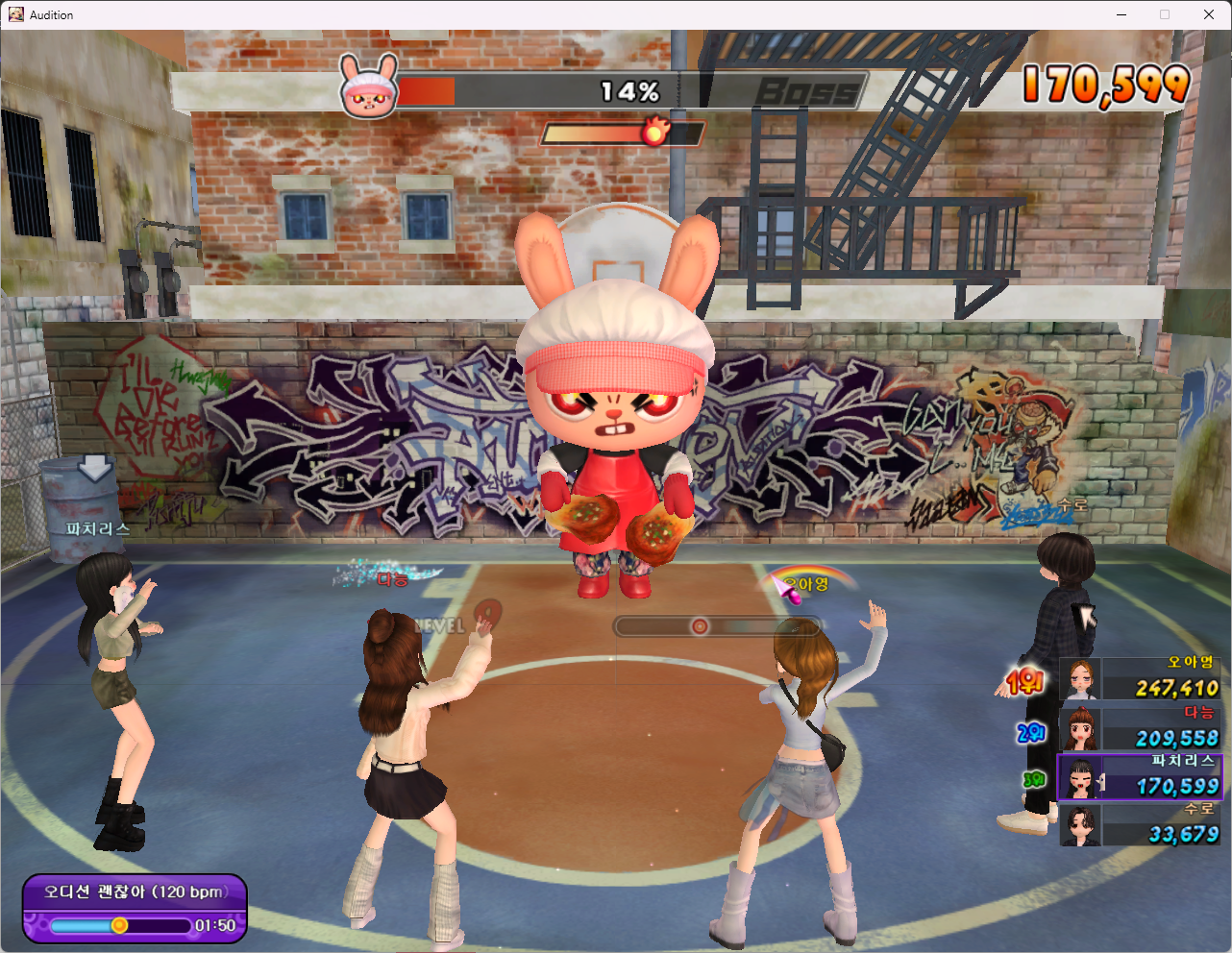
Task: Choose the highlighted 파치리스 scoreboard row
Action: click(1140, 777)
